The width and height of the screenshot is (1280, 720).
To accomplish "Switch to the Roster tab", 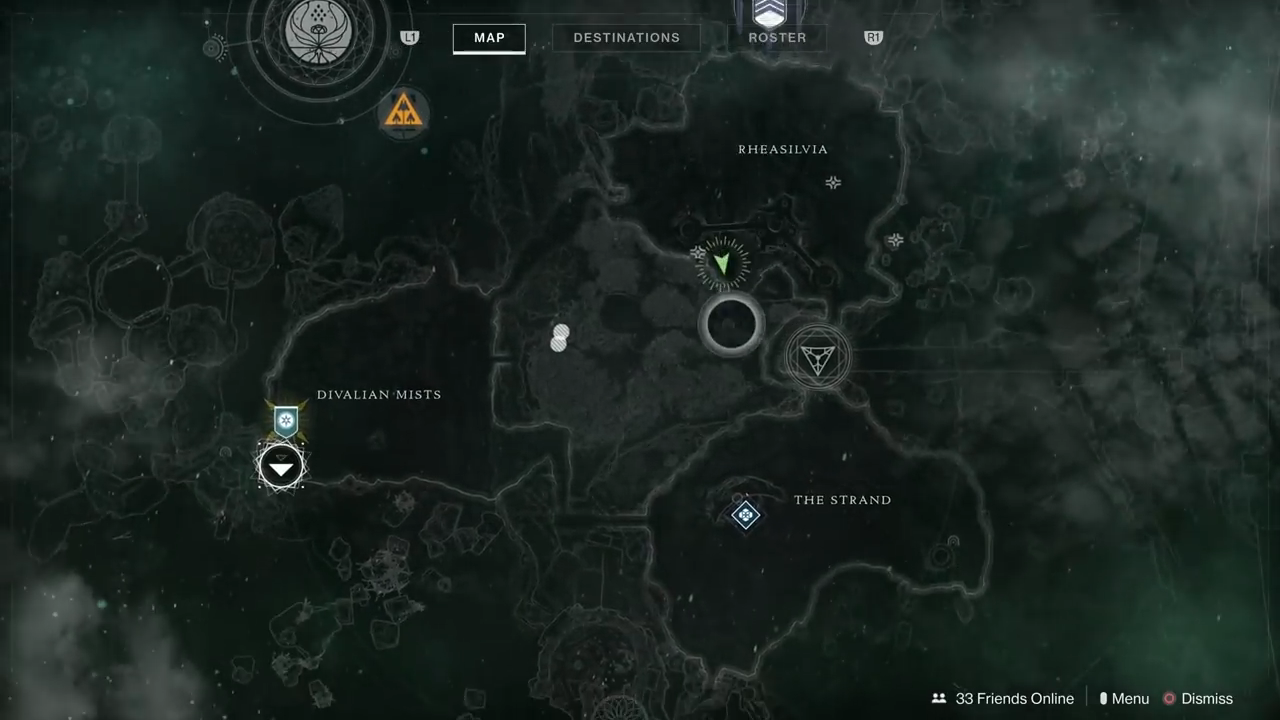I will pyautogui.click(x=777, y=38).
